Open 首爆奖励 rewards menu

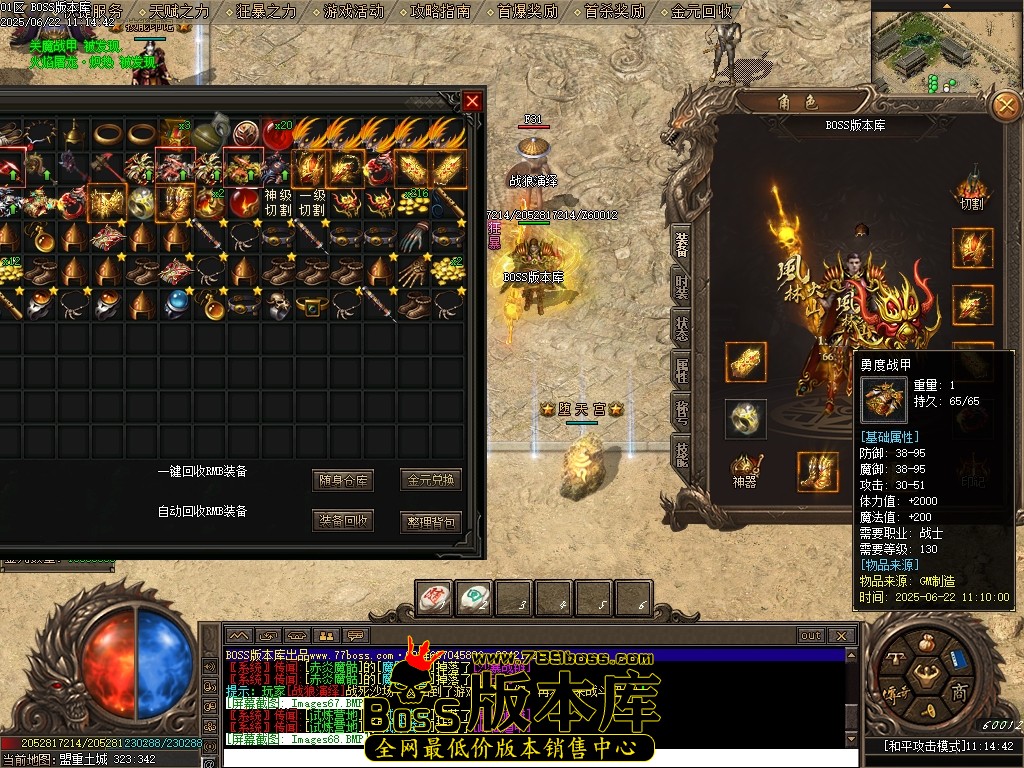coord(528,12)
